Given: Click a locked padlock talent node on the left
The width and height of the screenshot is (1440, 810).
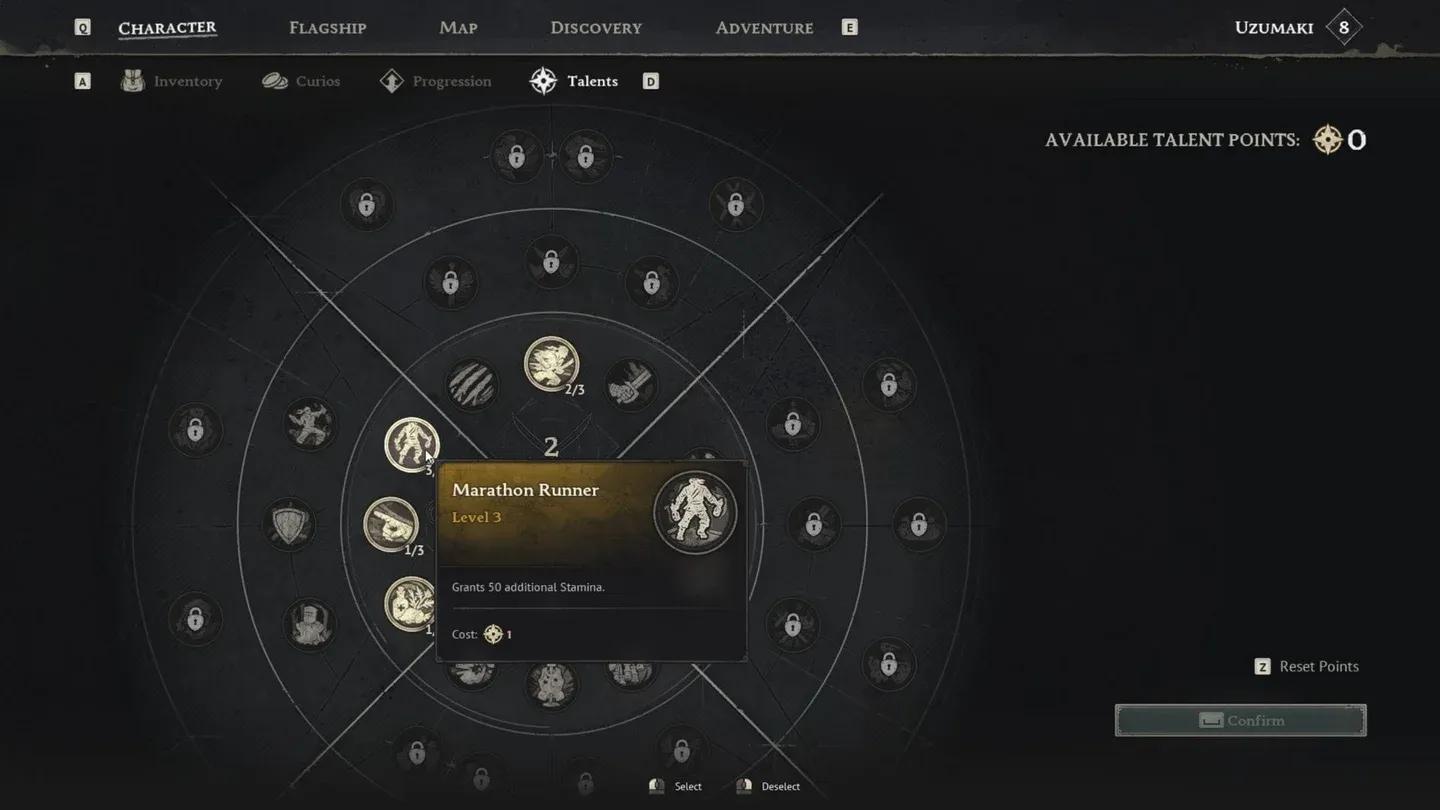Looking at the screenshot, I should point(195,431).
